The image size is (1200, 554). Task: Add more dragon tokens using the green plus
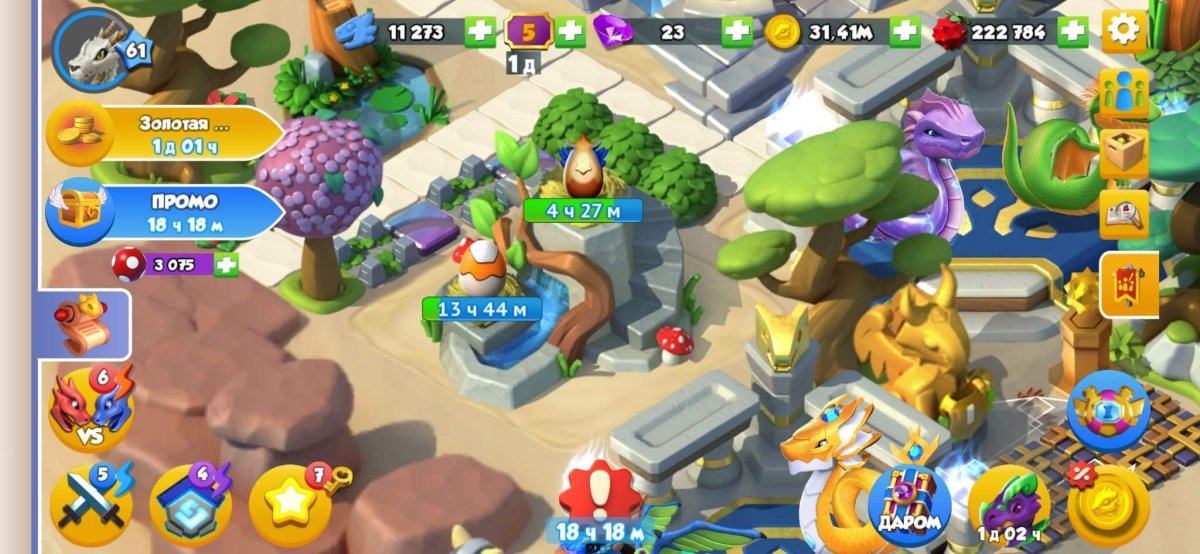(x=480, y=32)
